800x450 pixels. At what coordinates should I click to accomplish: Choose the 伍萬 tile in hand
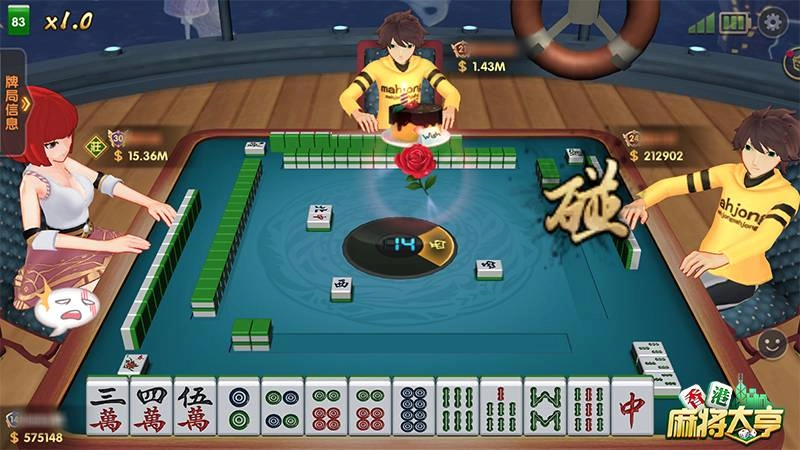tap(195, 408)
